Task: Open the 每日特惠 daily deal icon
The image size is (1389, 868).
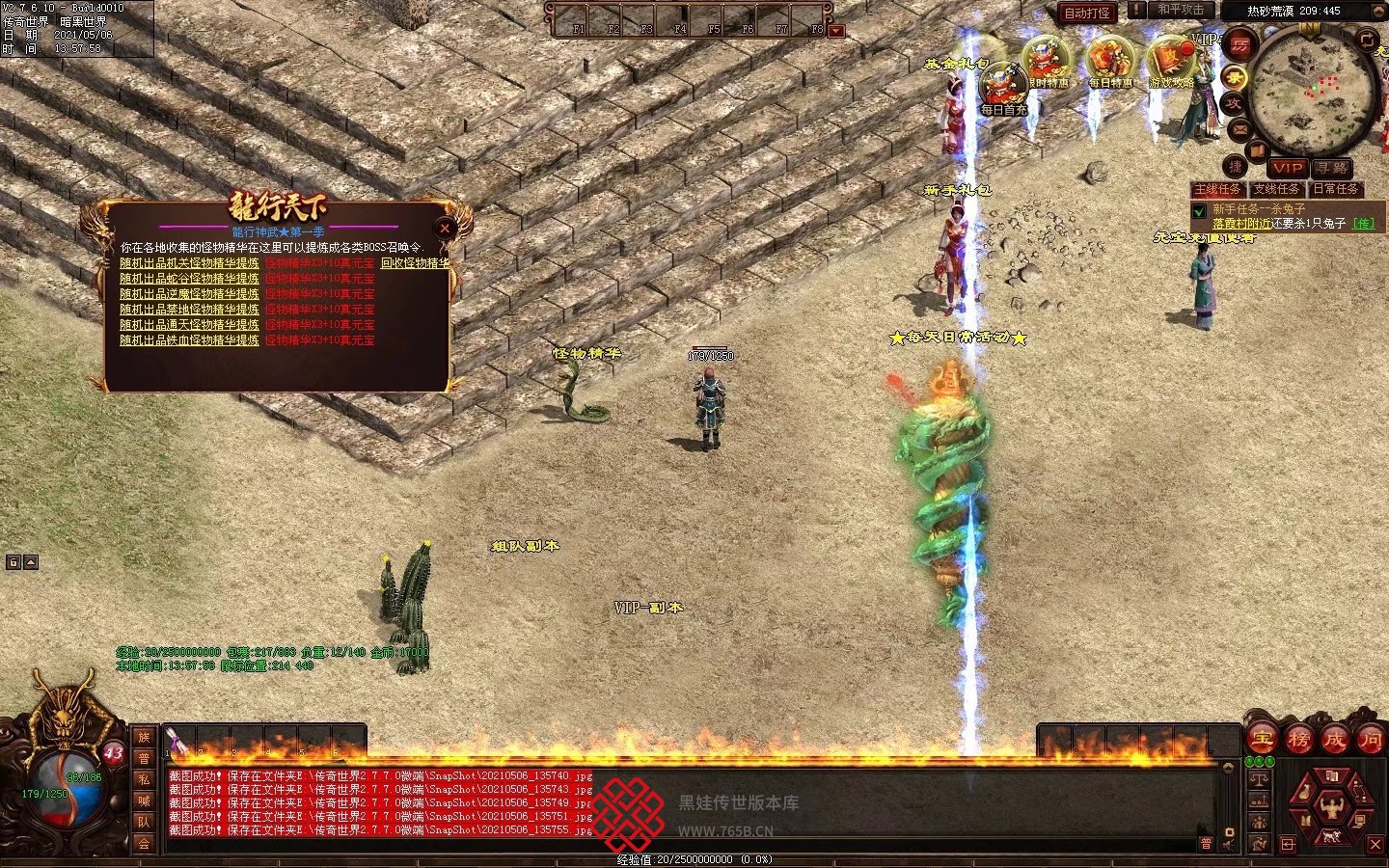Action: click(1110, 63)
